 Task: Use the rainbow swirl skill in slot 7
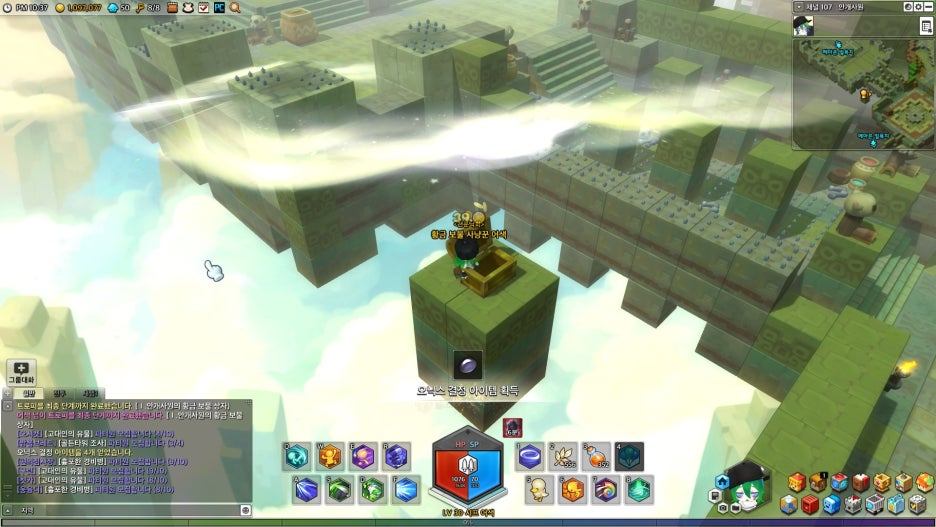(x=606, y=489)
